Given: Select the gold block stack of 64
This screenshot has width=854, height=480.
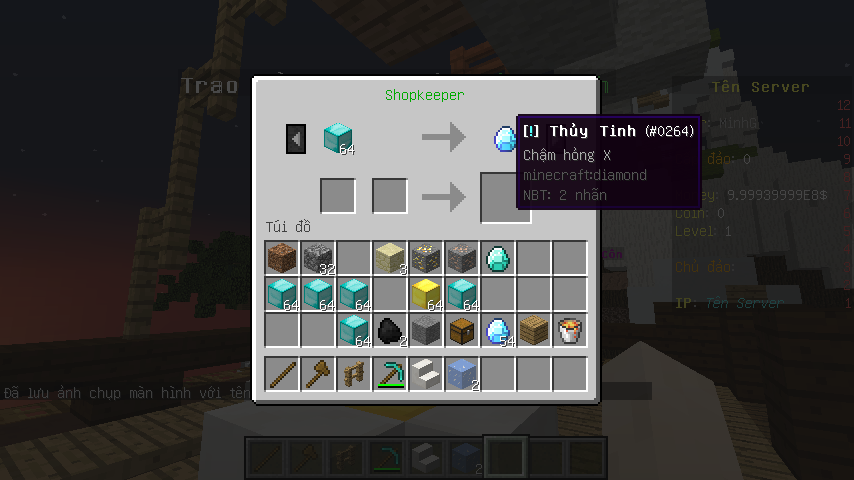Looking at the screenshot, I should 427,295.
